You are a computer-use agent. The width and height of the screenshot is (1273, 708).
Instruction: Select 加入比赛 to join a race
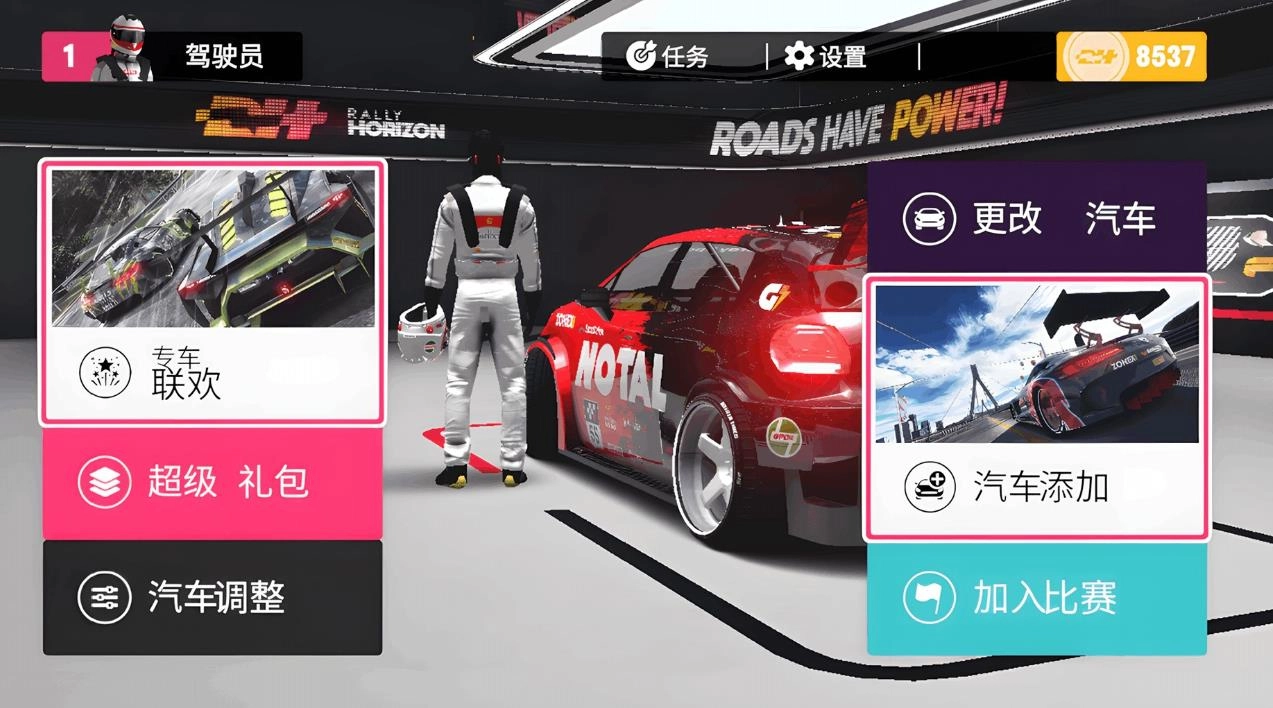1036,599
